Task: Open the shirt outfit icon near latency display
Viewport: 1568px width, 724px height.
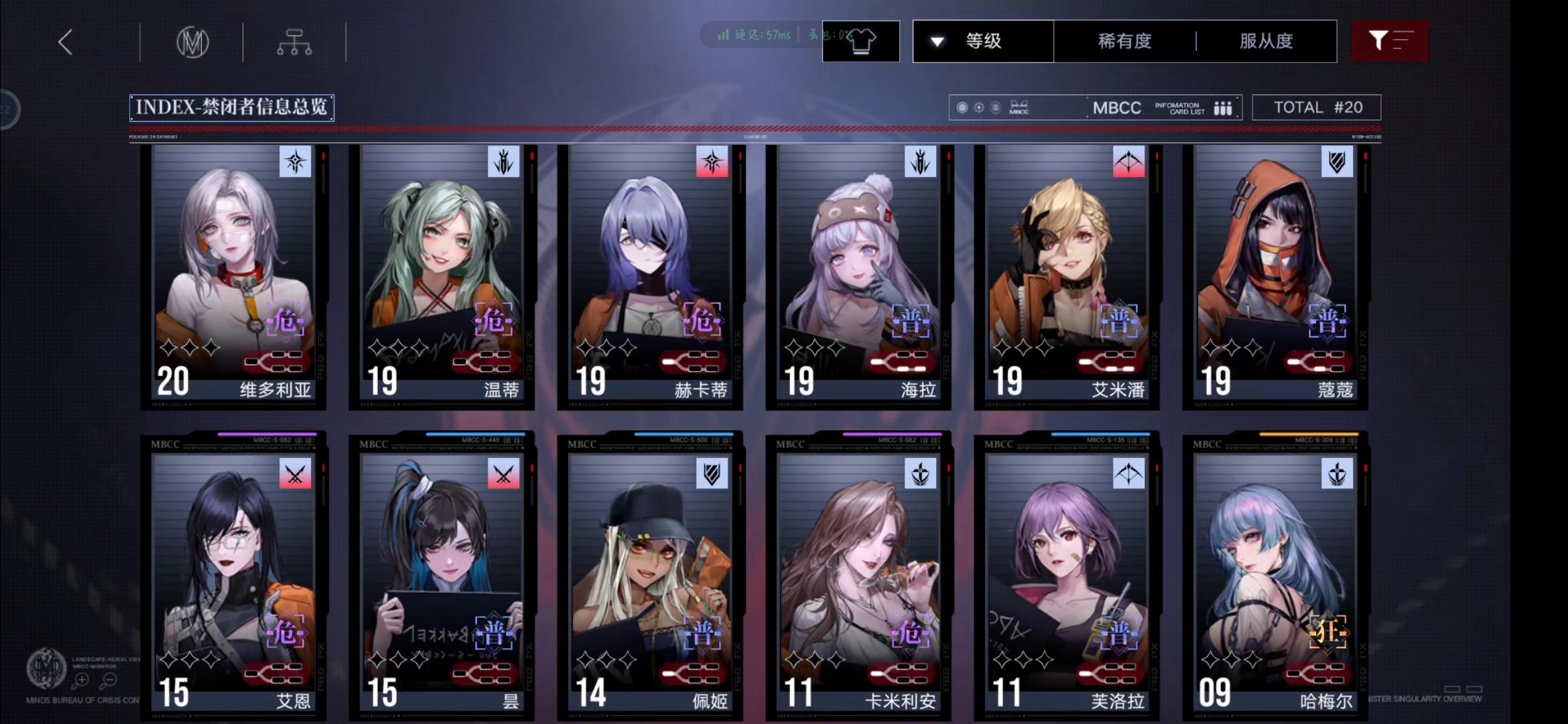Action: (860, 41)
